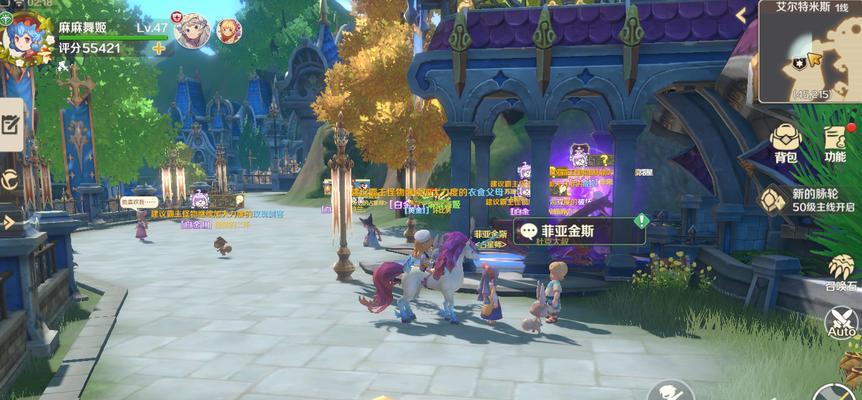Collapse the minimap with the arrow
The image size is (862, 400).
[x=741, y=16]
